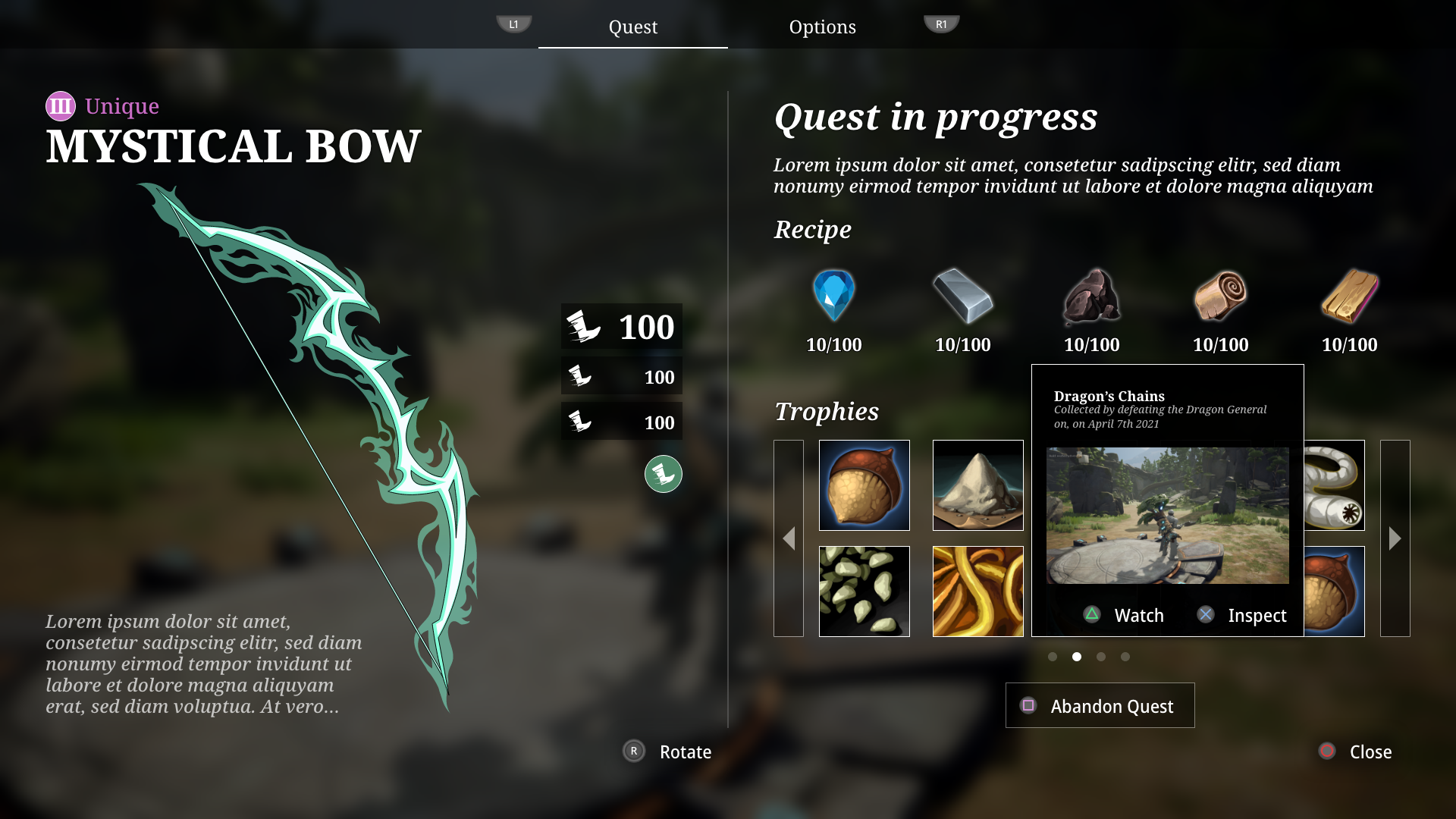Choose the dark ore recipe ingredient

click(1091, 297)
